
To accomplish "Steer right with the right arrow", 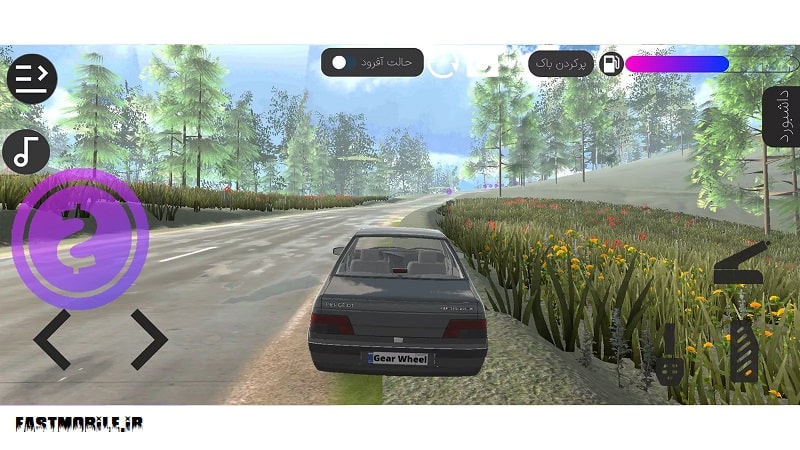I will [147, 340].
